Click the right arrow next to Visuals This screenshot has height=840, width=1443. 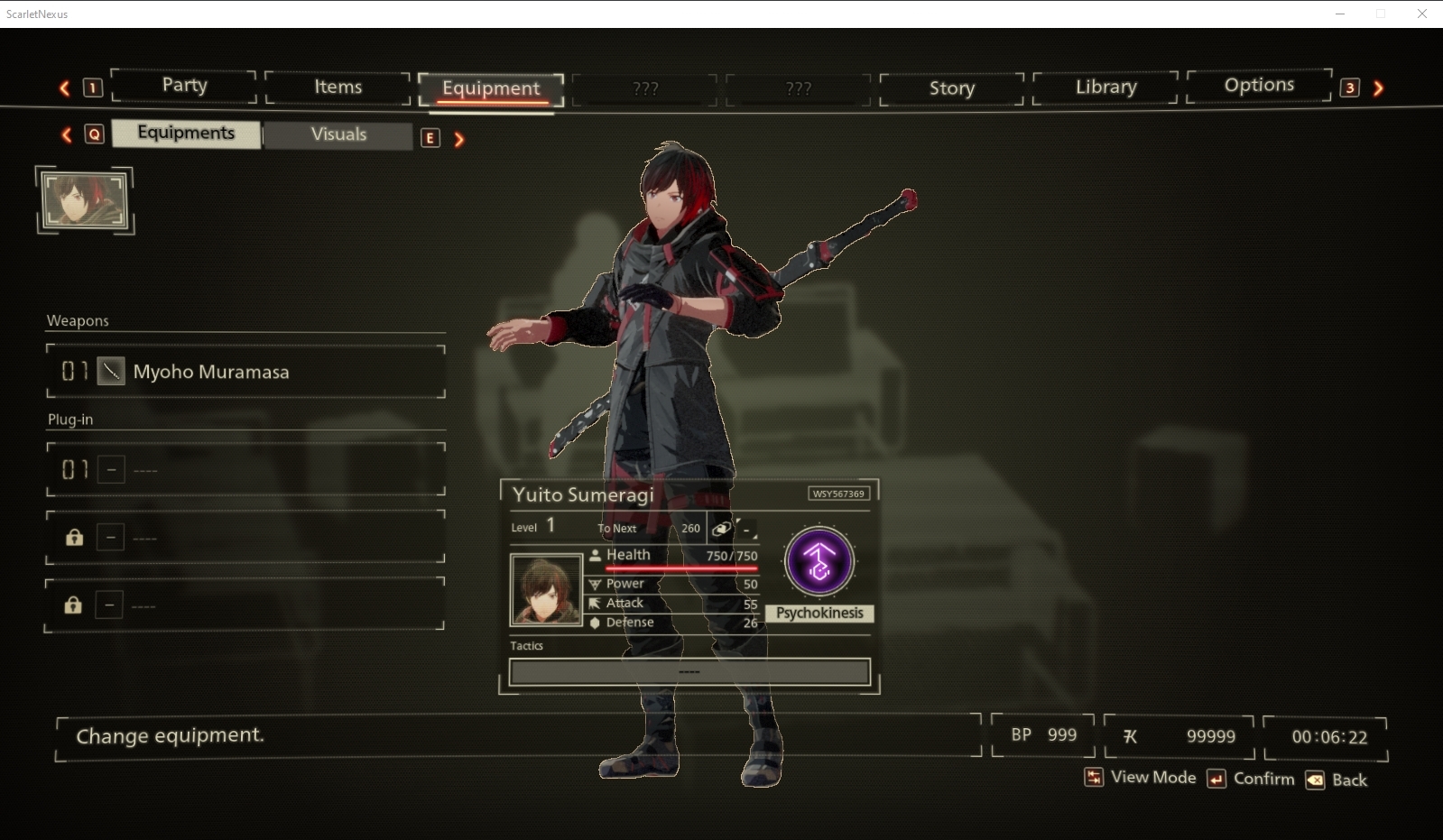coord(459,139)
